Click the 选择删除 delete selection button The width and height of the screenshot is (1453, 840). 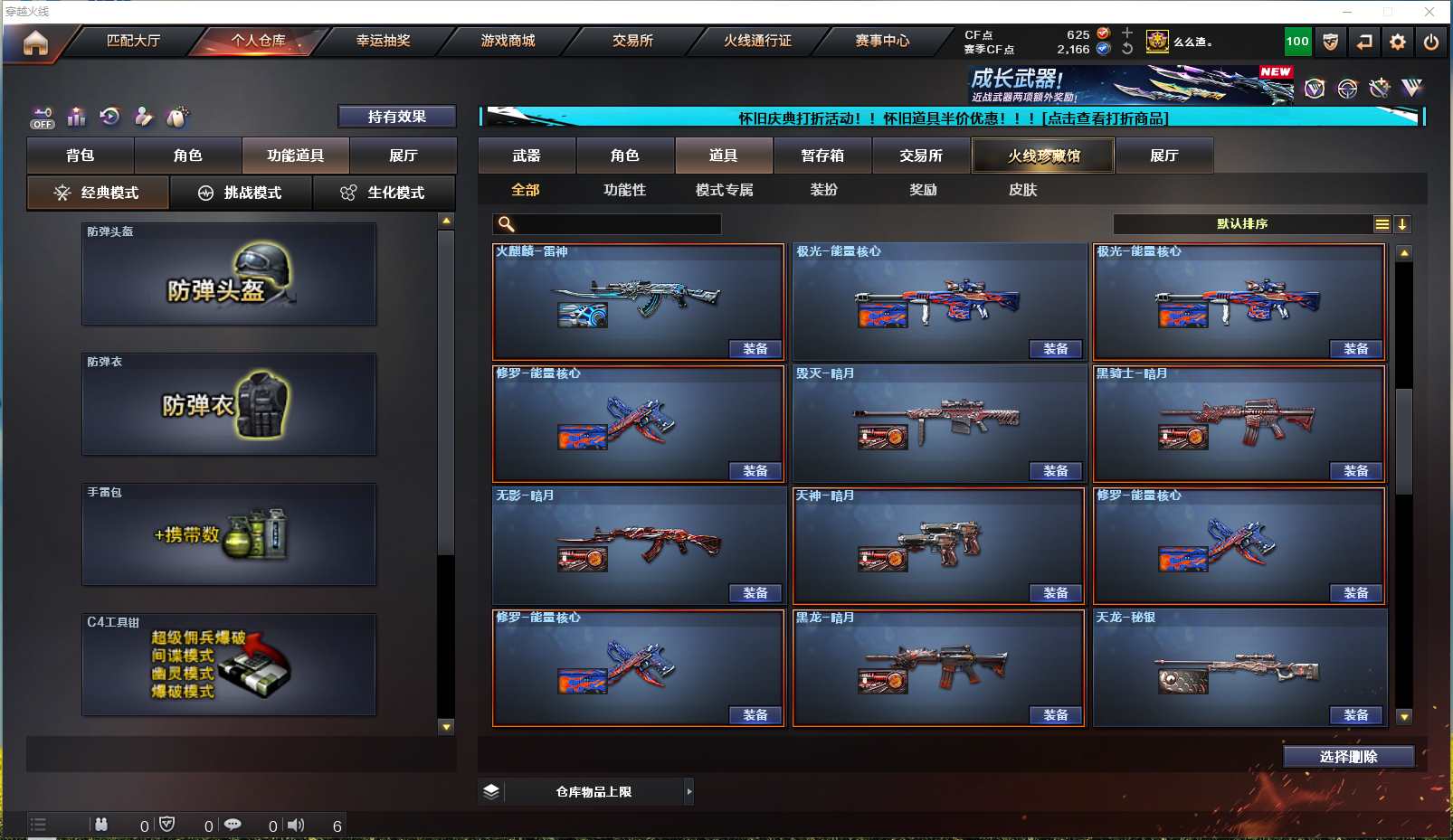click(1348, 757)
